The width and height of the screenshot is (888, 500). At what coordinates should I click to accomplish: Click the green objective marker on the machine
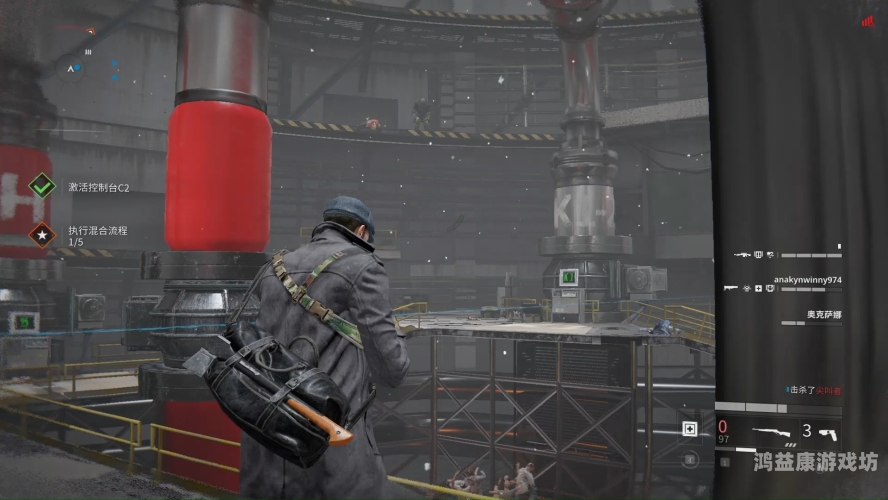tap(568, 276)
